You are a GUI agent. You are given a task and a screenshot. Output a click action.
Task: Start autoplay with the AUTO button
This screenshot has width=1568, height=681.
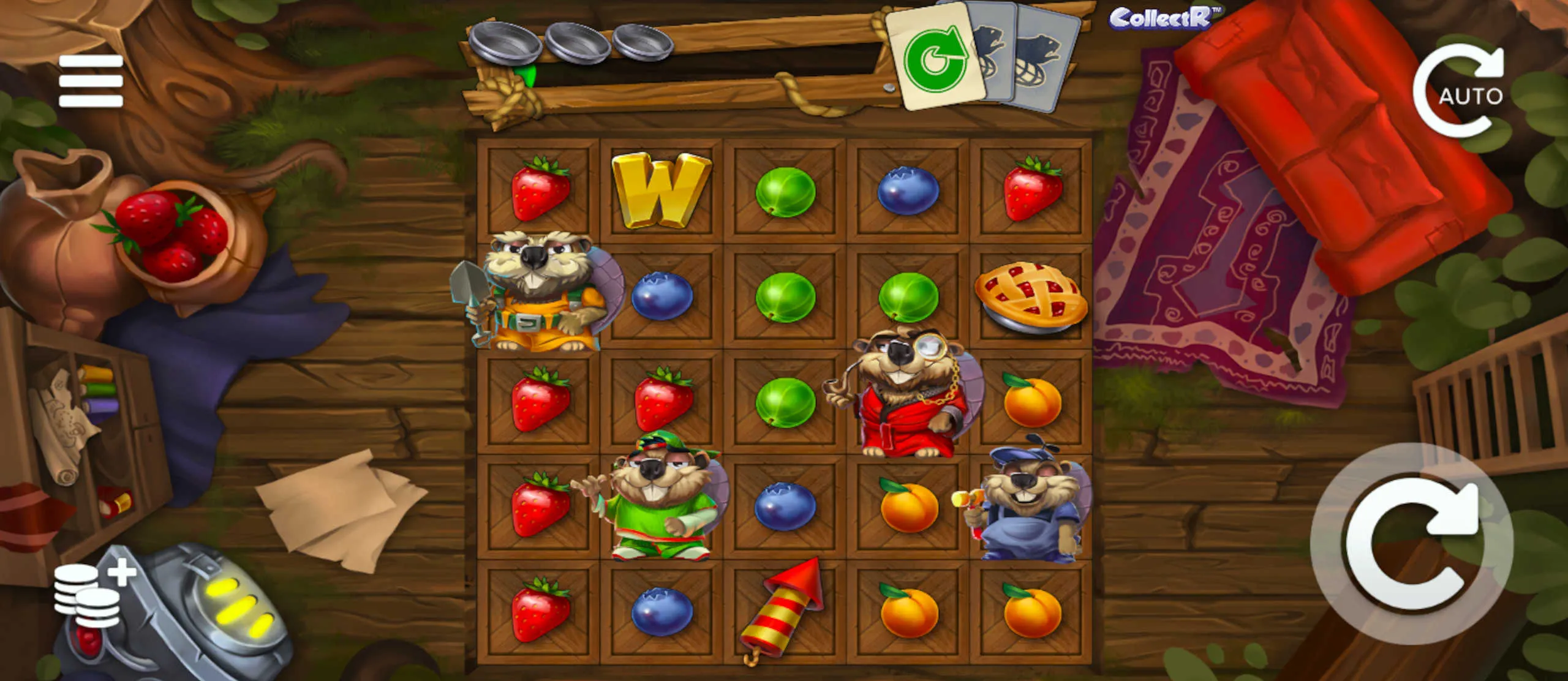click(x=1460, y=92)
